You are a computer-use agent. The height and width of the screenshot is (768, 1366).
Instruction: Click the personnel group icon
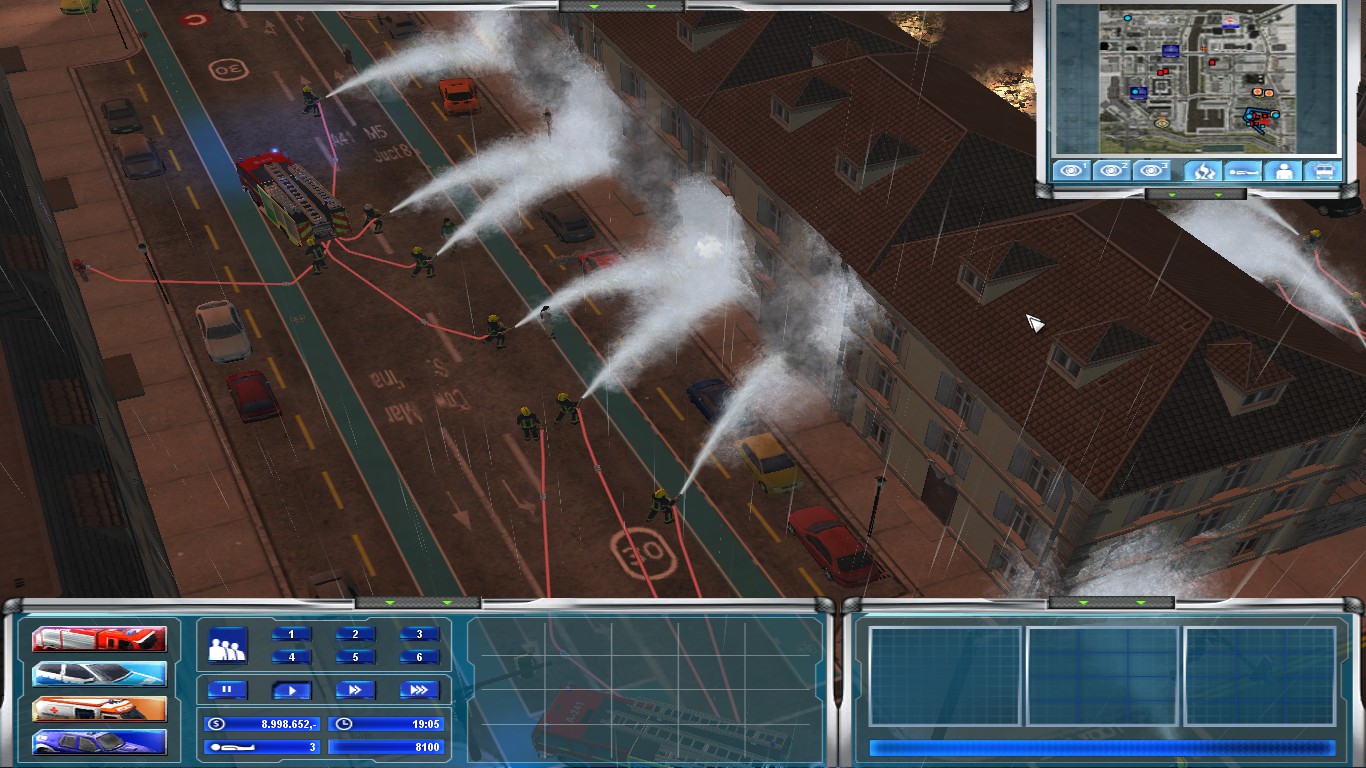coord(228,645)
